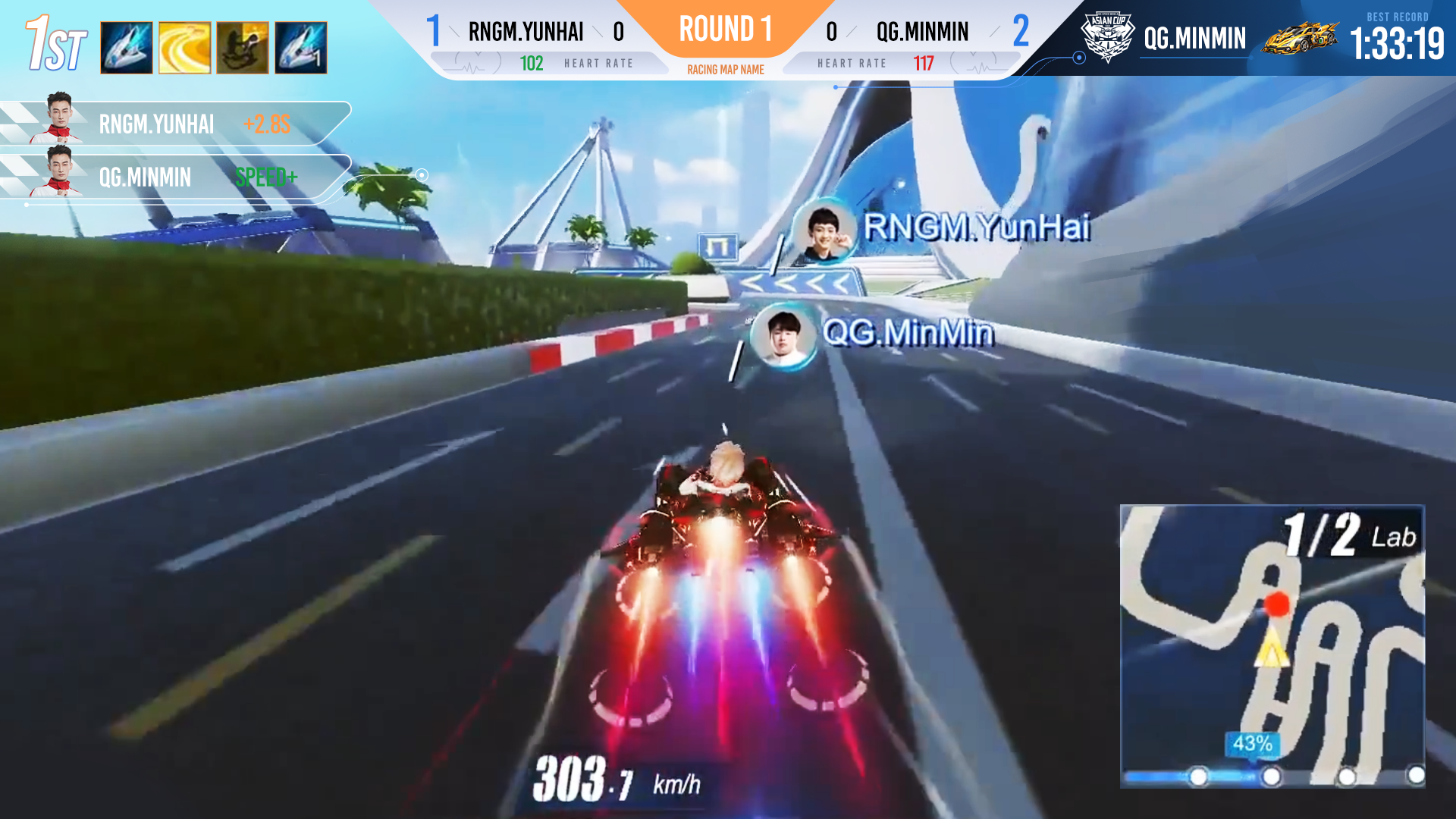Click the red opponent marker on minimap
This screenshot has width=1456, height=819.
[1277, 604]
